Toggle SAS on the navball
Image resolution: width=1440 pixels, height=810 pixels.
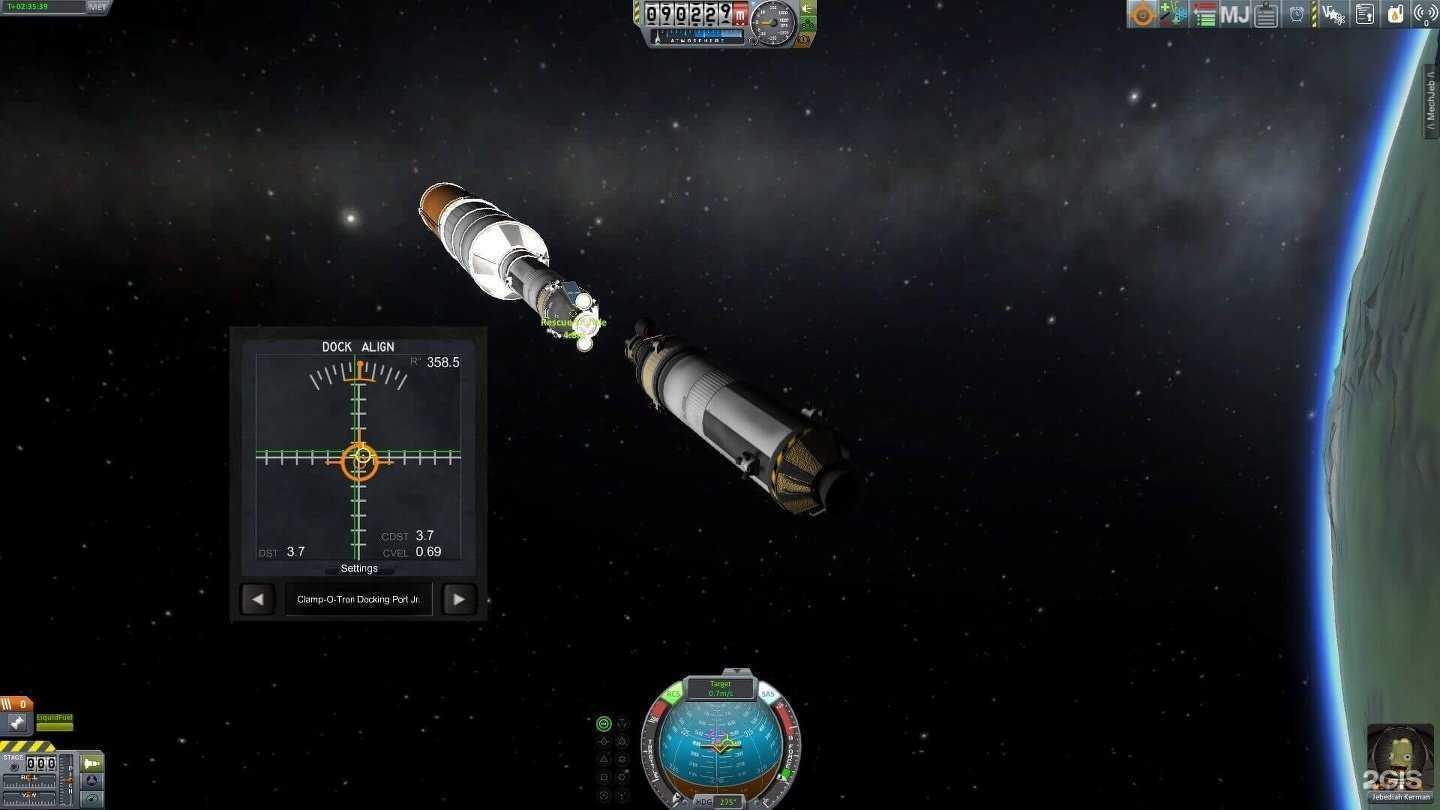click(x=767, y=693)
